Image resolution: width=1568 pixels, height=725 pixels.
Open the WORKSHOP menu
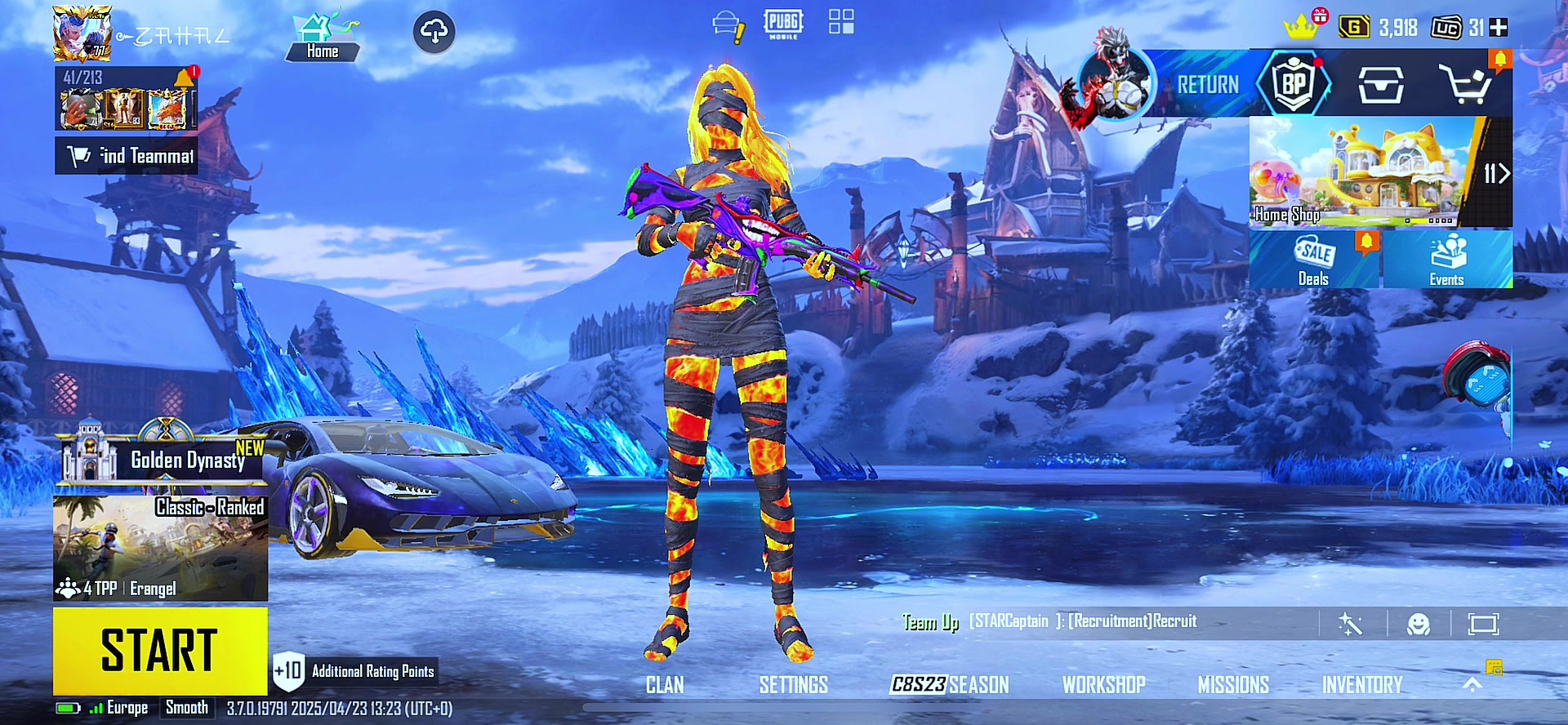1103,685
